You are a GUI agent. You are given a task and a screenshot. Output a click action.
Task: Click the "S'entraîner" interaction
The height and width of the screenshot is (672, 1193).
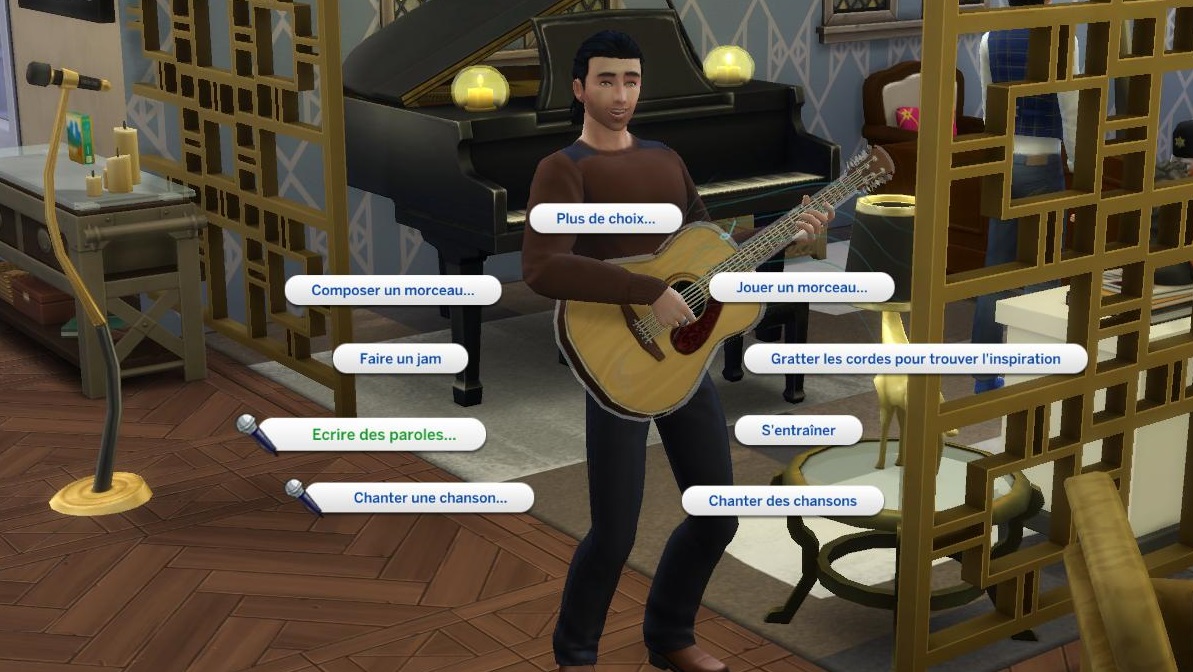pos(798,430)
